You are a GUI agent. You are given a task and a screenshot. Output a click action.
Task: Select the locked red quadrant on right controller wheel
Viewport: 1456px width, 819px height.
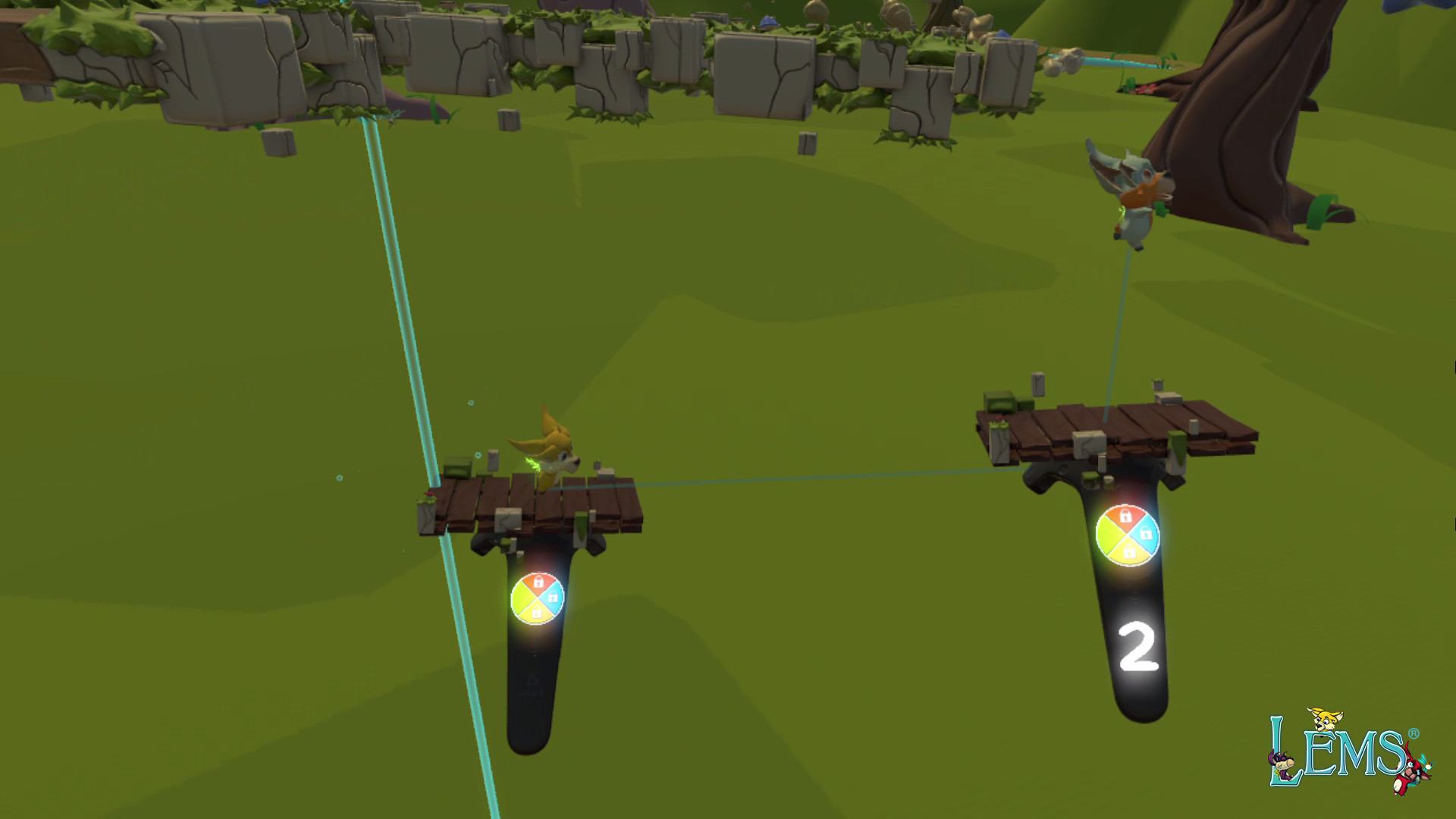click(x=1126, y=515)
